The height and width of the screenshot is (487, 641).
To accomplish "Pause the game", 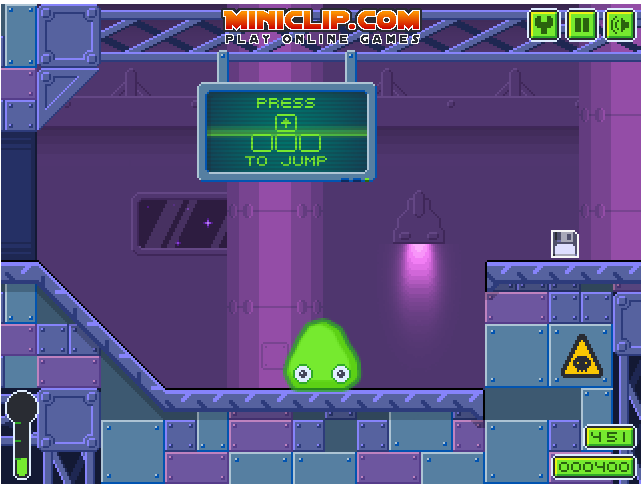I will pos(582,25).
